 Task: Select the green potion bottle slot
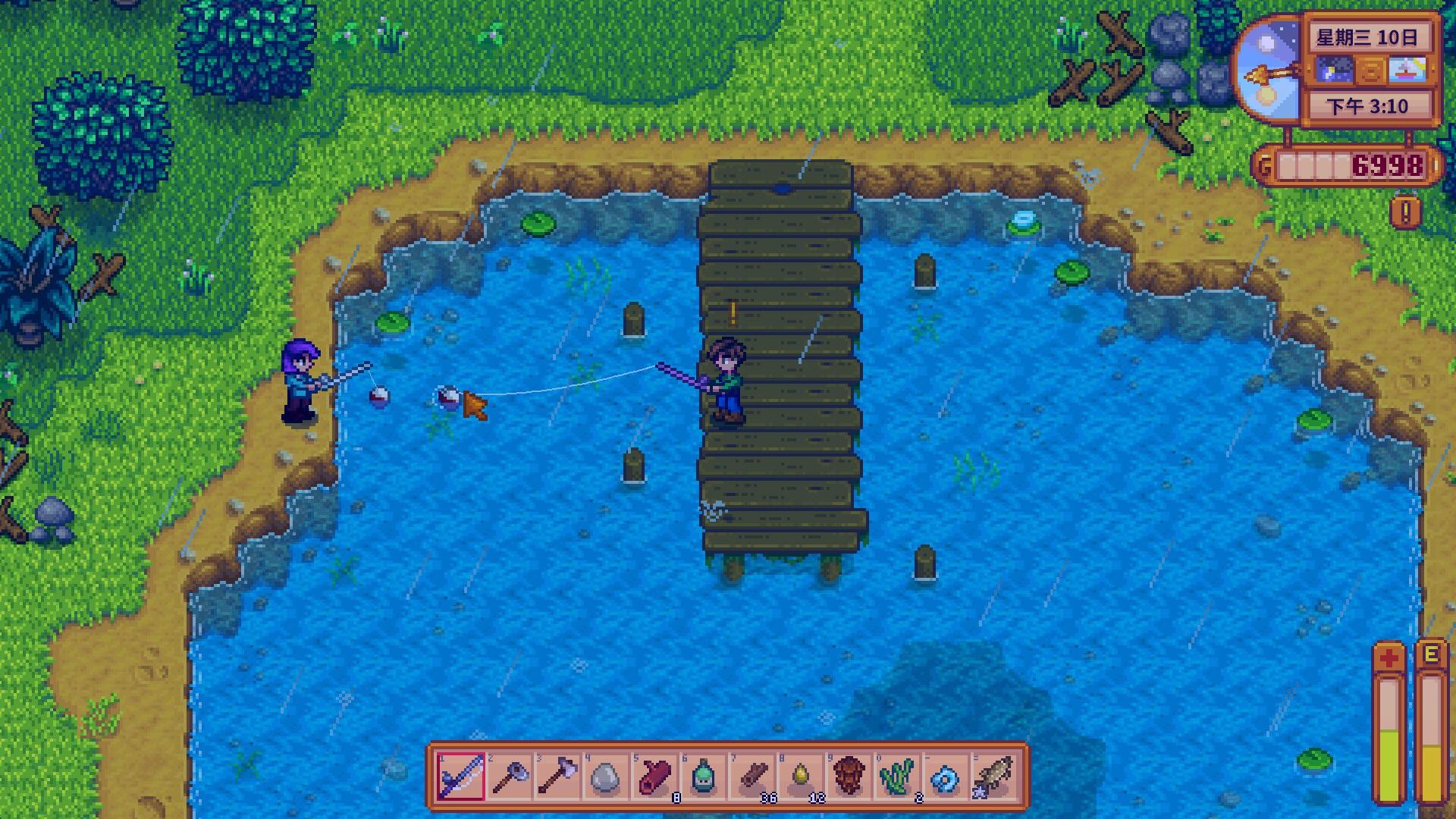[x=702, y=777]
